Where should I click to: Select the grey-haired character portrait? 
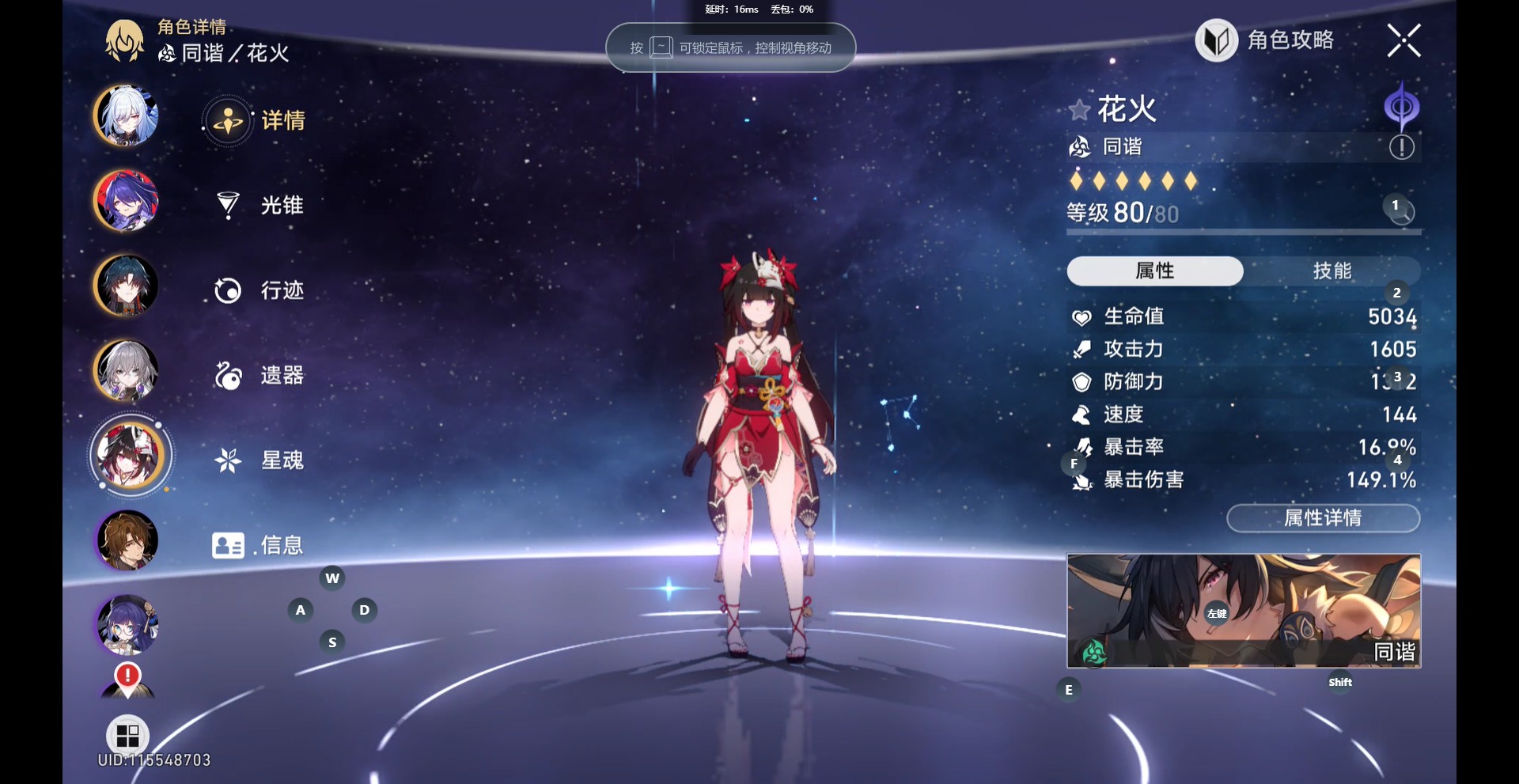pyautogui.click(x=127, y=370)
